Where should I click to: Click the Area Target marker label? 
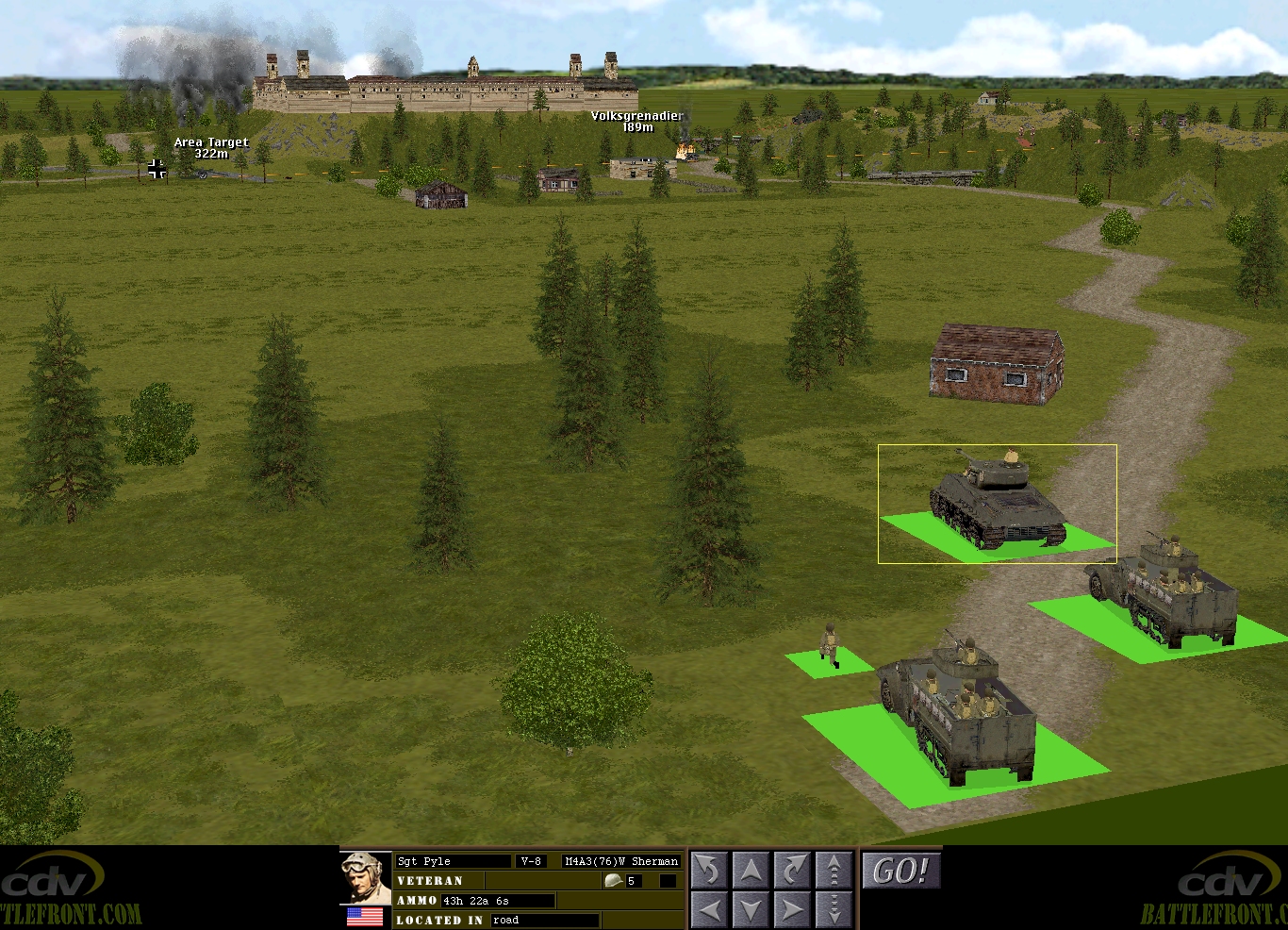(211, 148)
